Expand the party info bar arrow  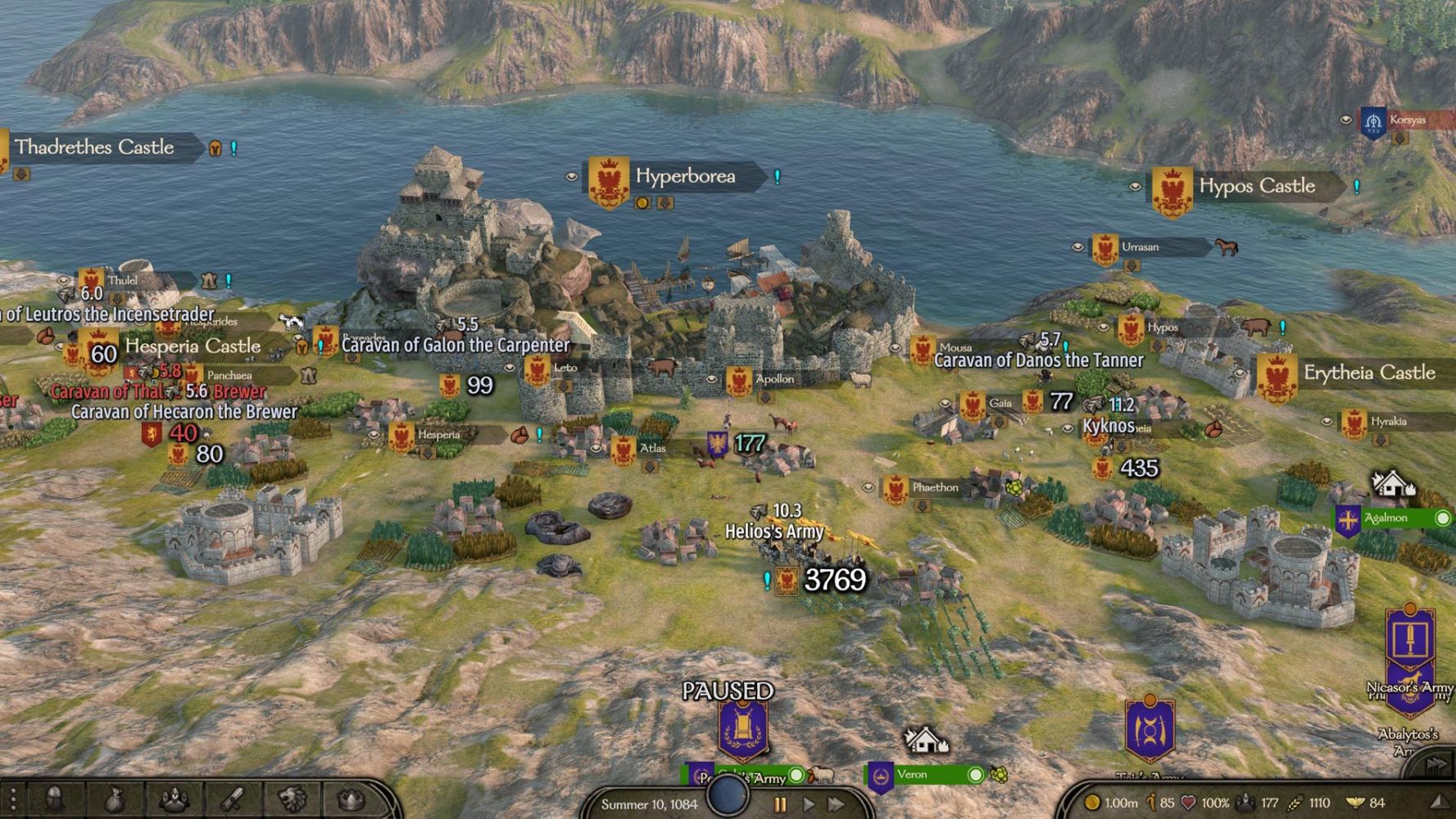point(1440,803)
